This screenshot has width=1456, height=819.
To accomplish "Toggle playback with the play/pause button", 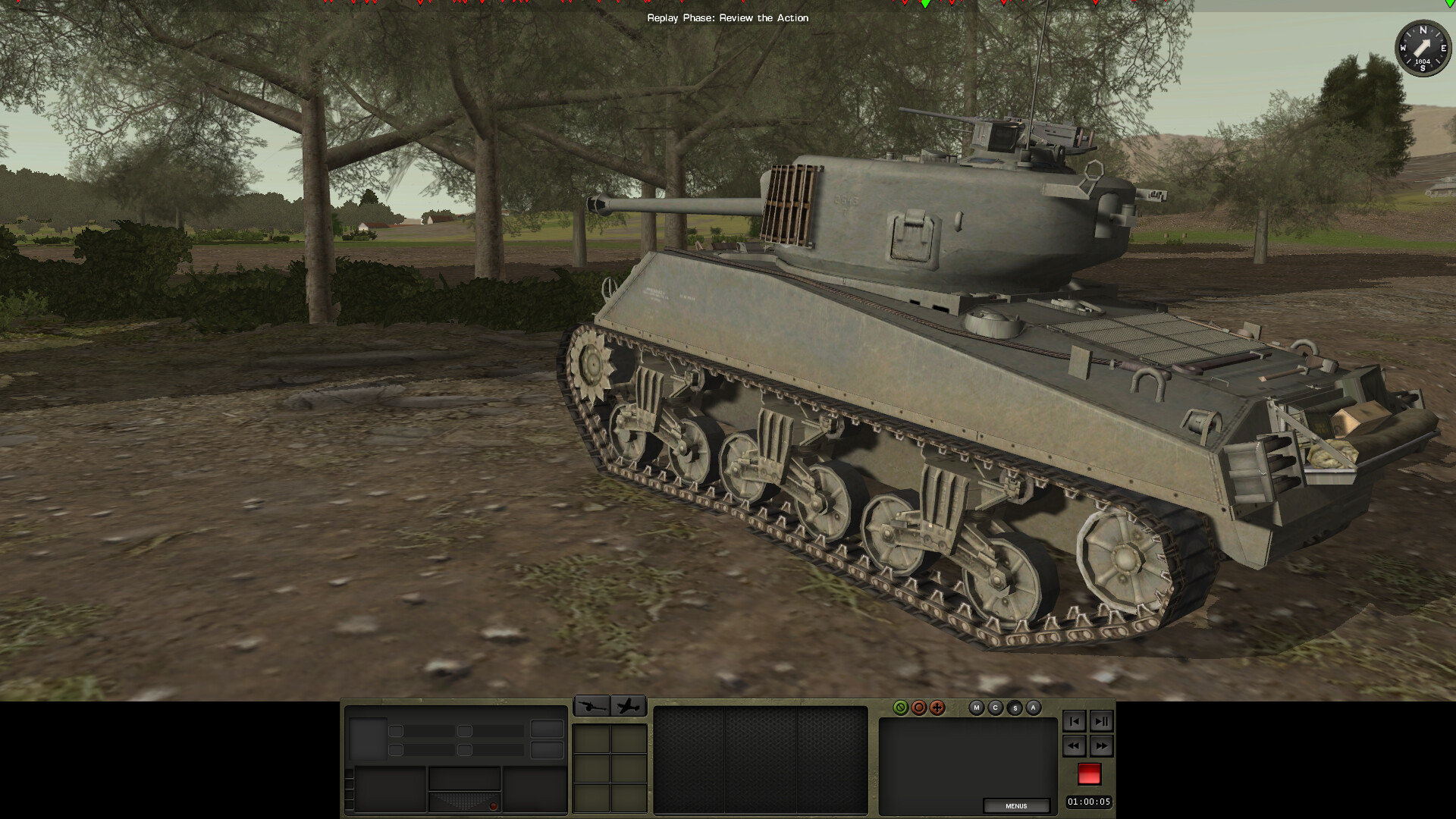I will click(1101, 722).
